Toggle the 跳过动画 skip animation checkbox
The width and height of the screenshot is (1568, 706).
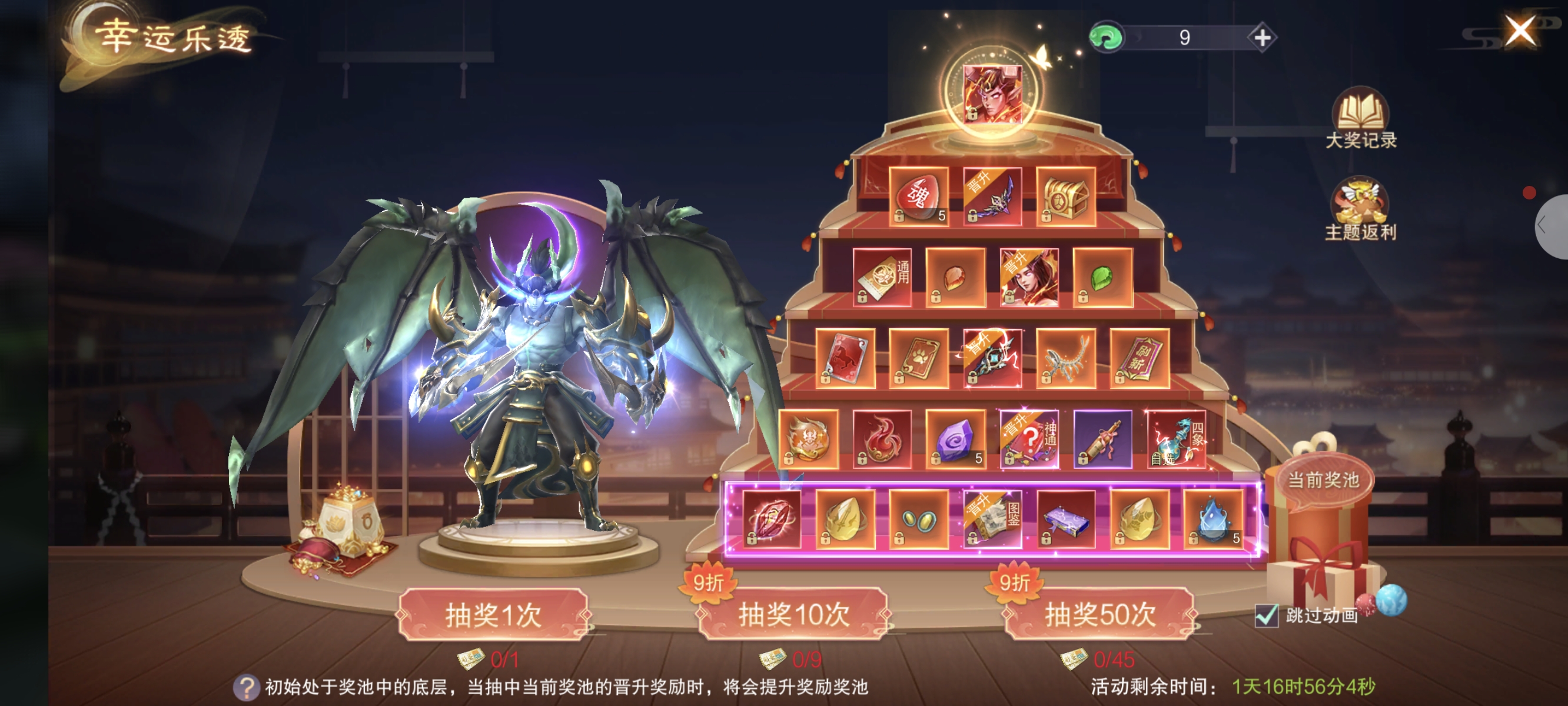[1267, 616]
